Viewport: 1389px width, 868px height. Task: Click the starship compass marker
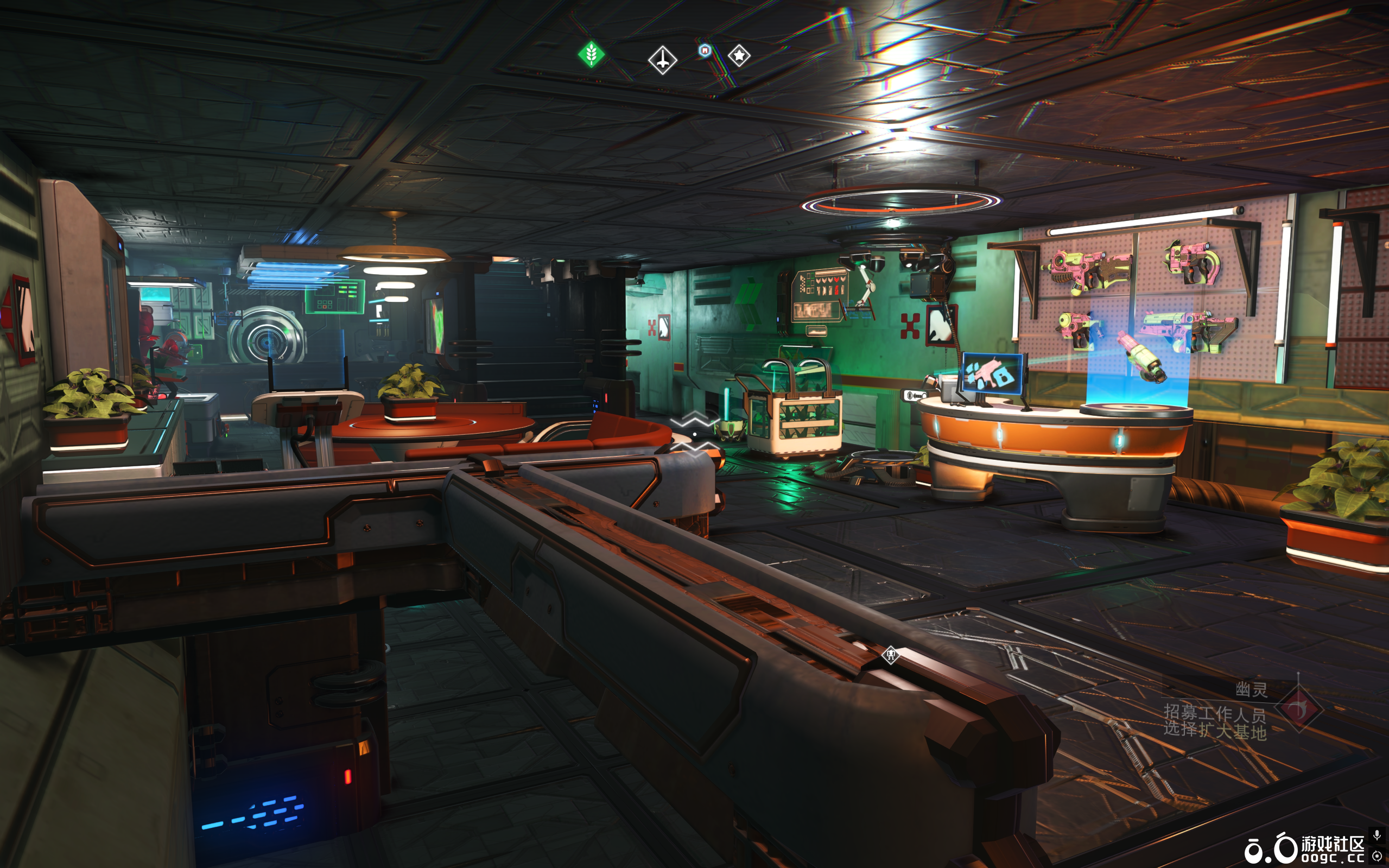(x=662, y=60)
